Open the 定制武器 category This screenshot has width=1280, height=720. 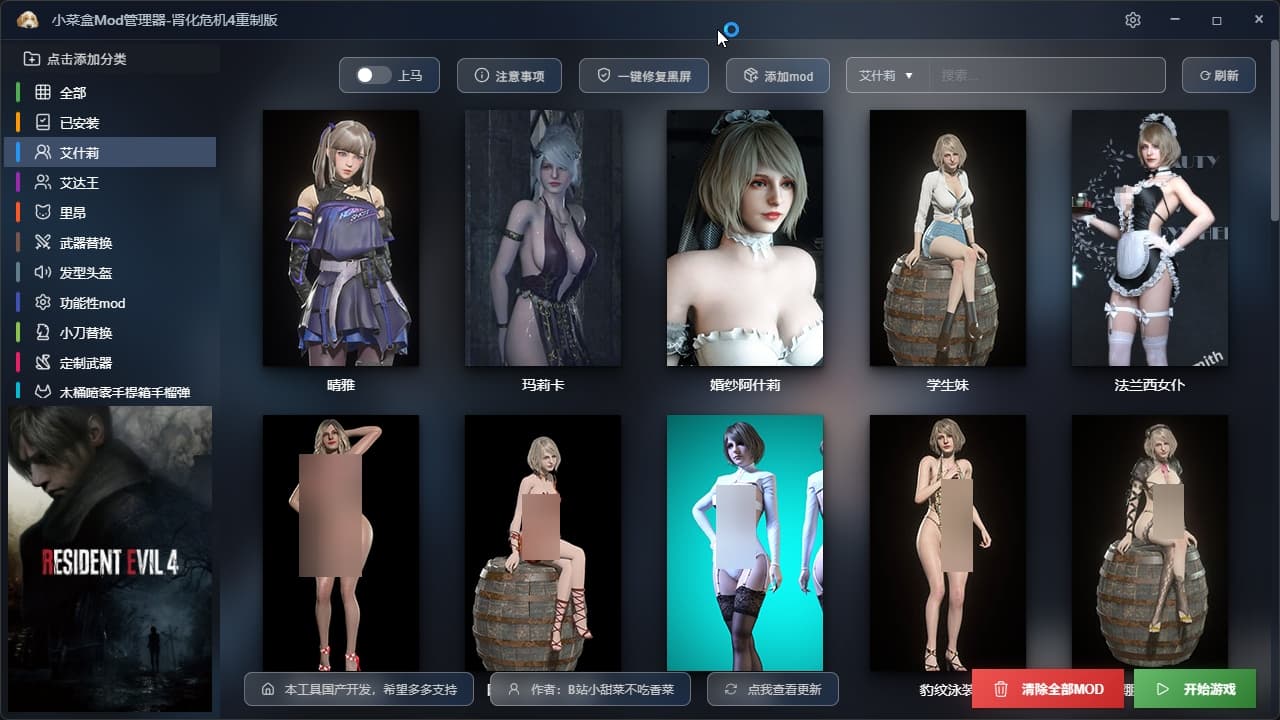point(86,363)
